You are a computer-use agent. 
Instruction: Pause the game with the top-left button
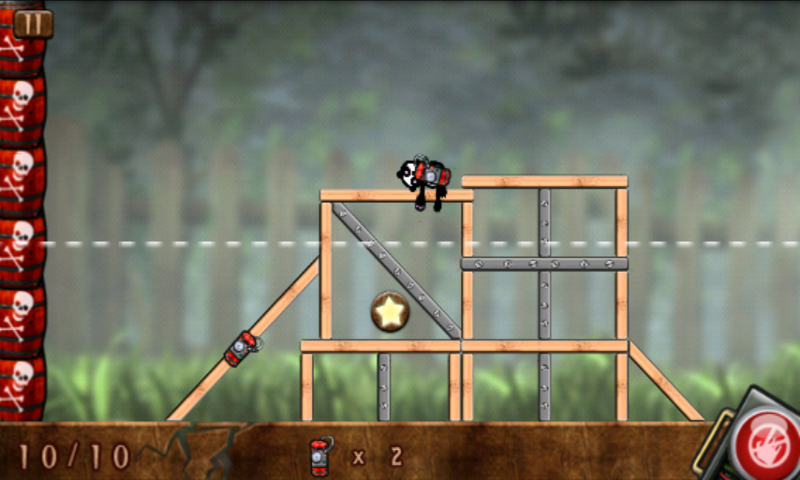[x=32, y=24]
